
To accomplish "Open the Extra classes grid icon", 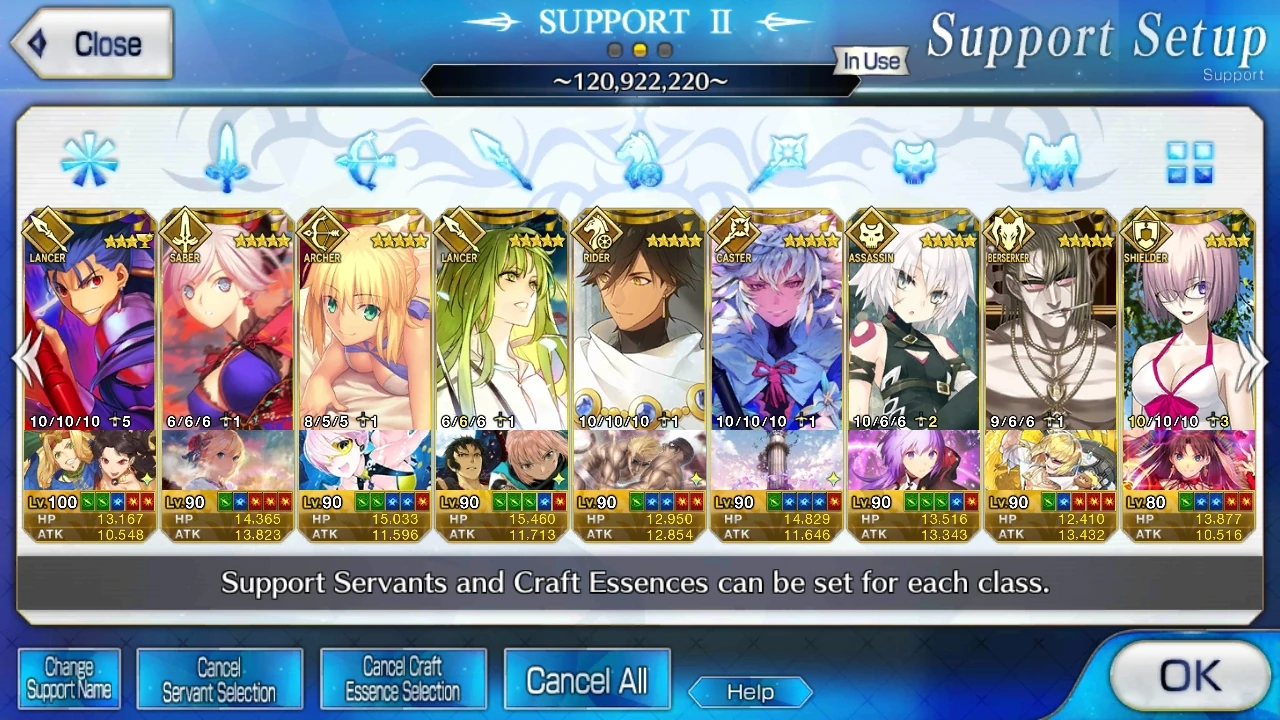I will pyautogui.click(x=1190, y=160).
